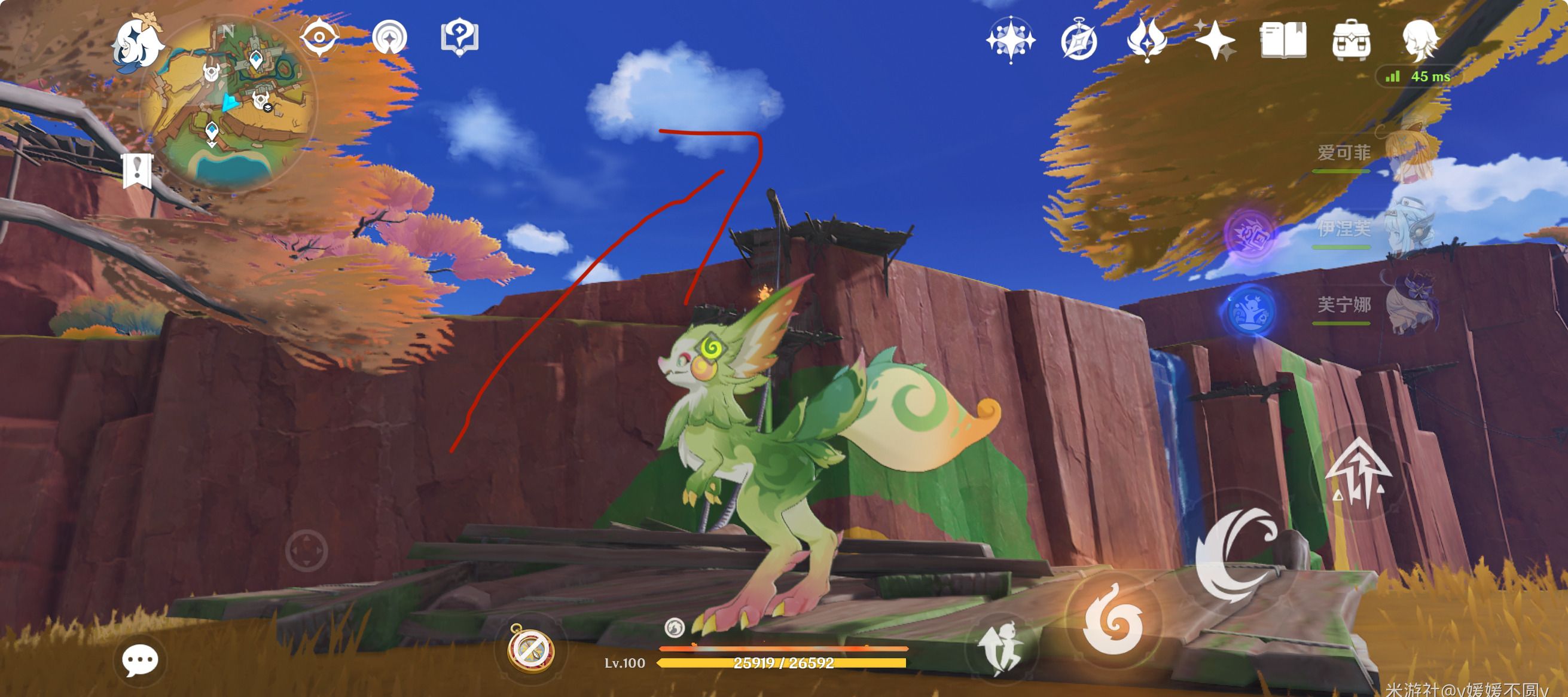Use the compass gadget button

(x=531, y=649)
